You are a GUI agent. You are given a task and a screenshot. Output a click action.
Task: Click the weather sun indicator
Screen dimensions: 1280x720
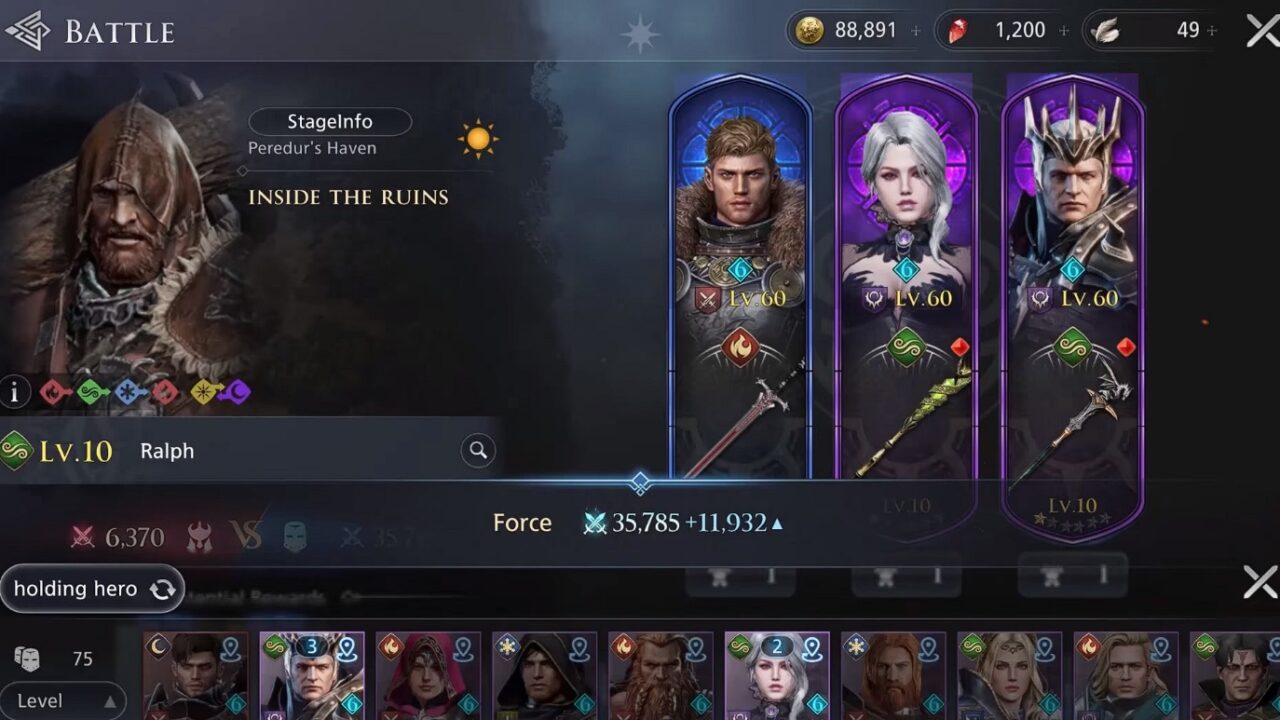477,139
